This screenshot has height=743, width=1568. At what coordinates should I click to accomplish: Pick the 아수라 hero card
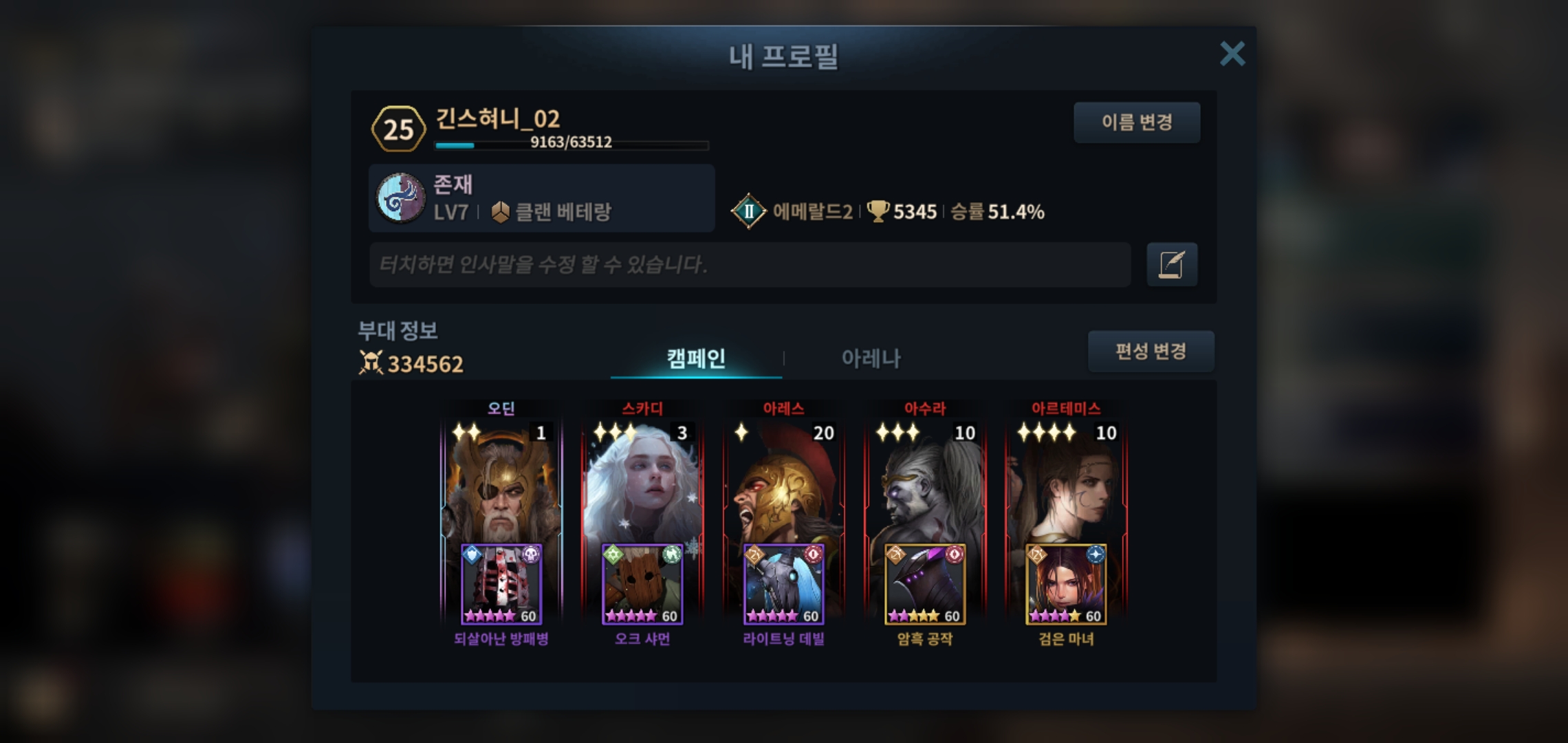(x=925, y=482)
